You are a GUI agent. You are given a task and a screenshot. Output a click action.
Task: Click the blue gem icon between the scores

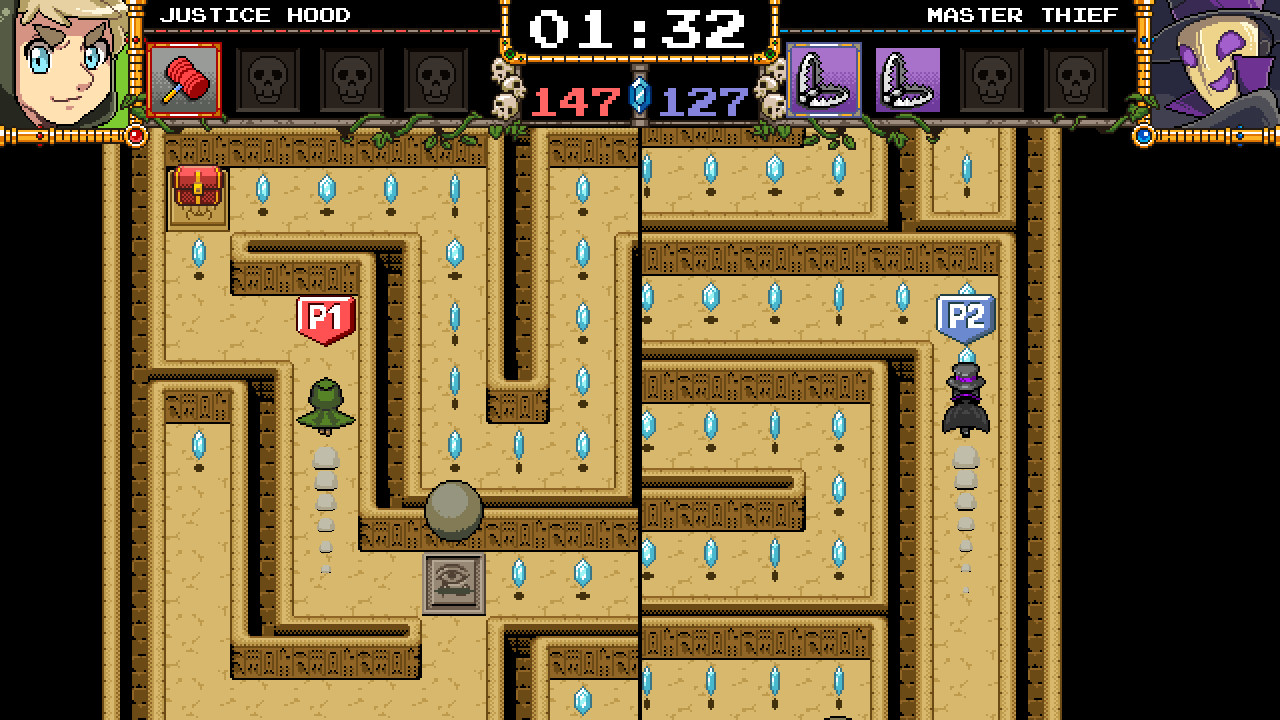coord(640,95)
